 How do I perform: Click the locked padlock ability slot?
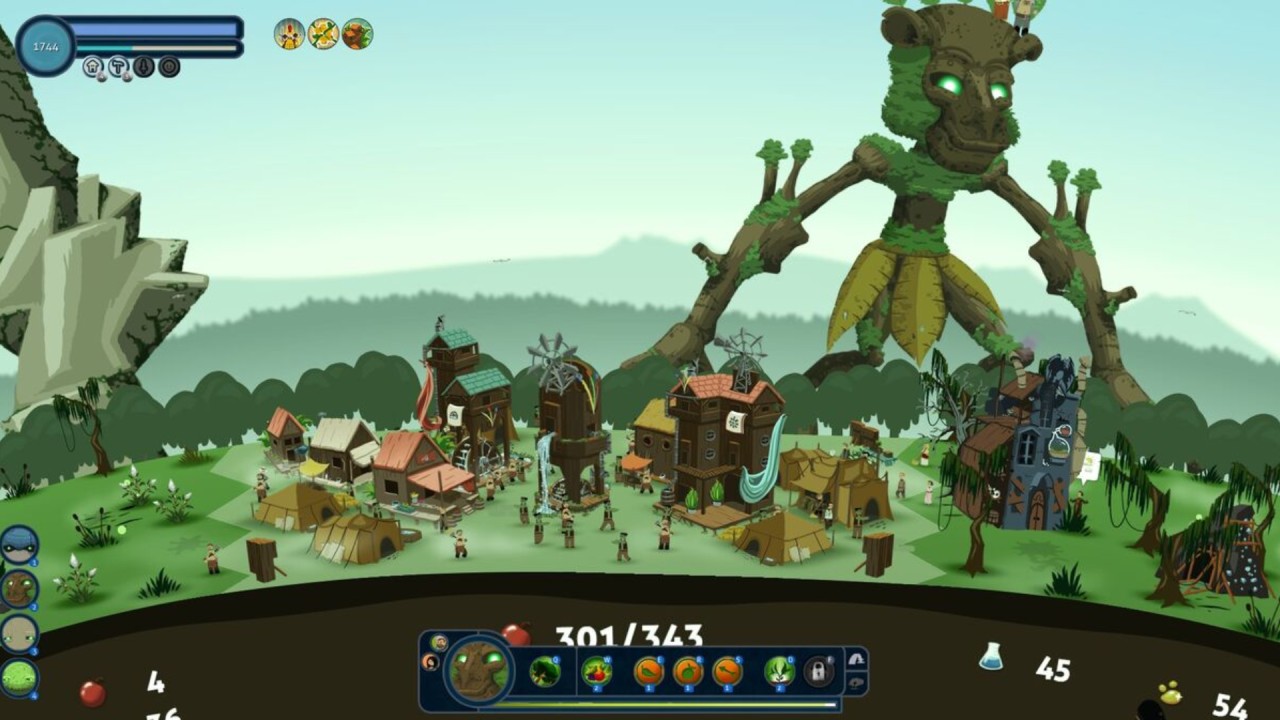[819, 671]
